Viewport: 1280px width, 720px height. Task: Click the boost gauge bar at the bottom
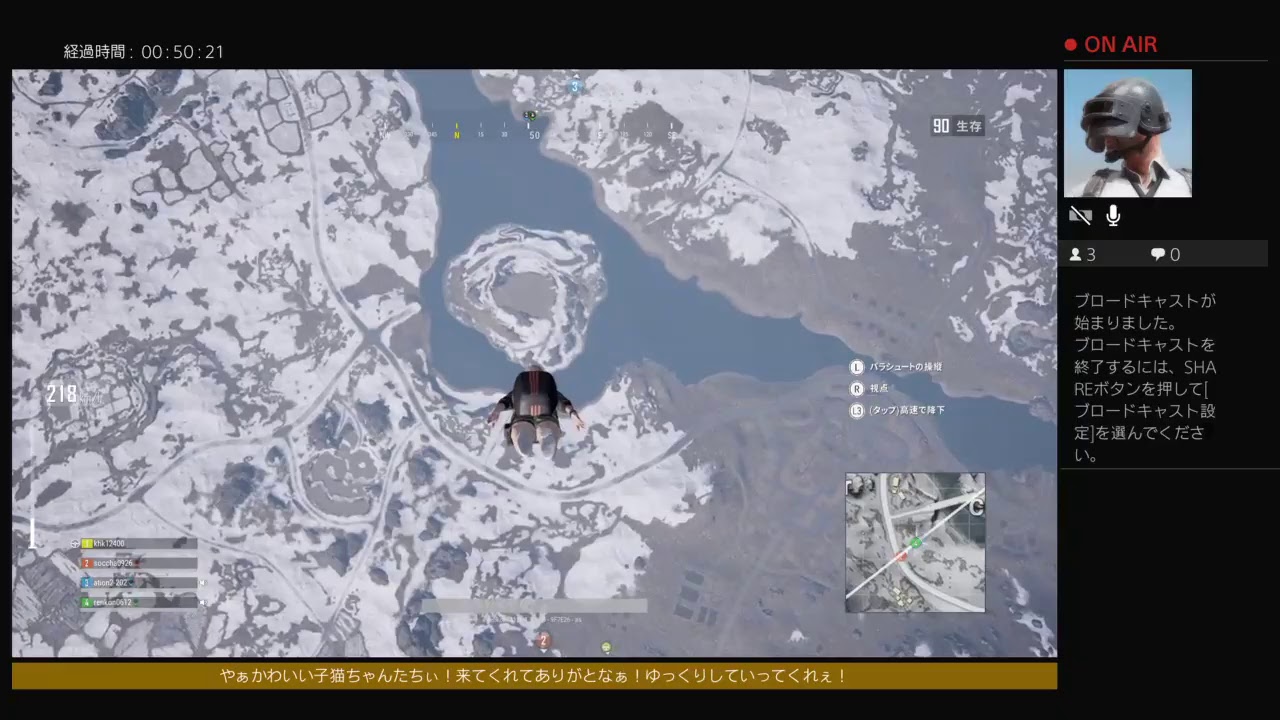[x=535, y=605]
